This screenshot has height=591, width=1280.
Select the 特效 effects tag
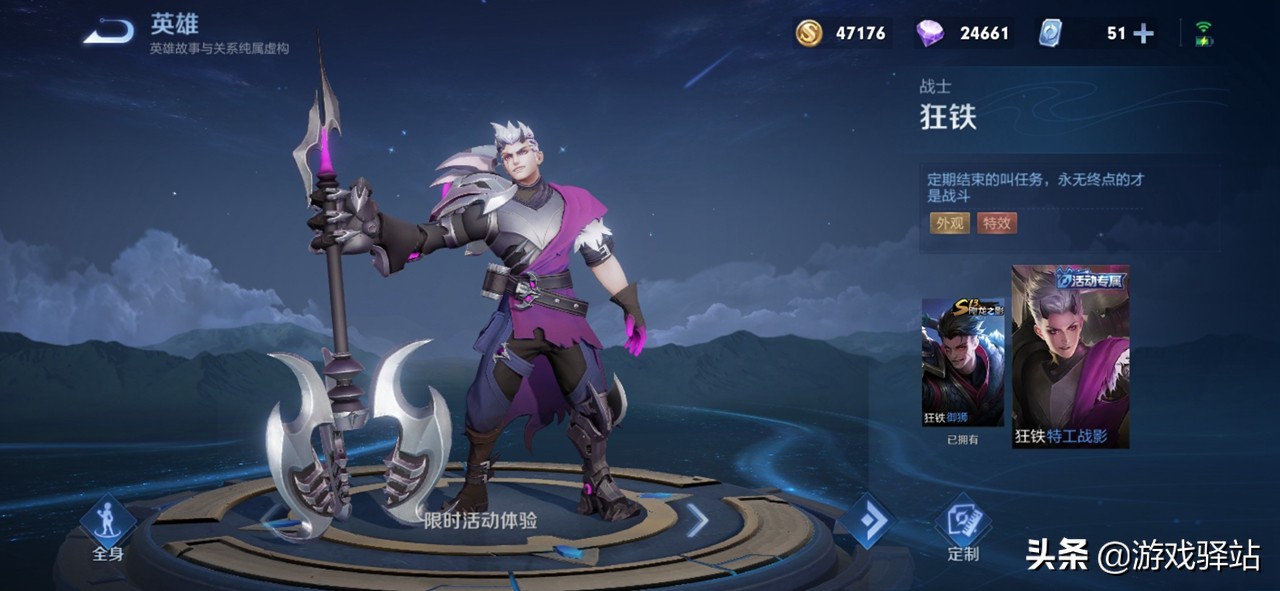point(997,223)
